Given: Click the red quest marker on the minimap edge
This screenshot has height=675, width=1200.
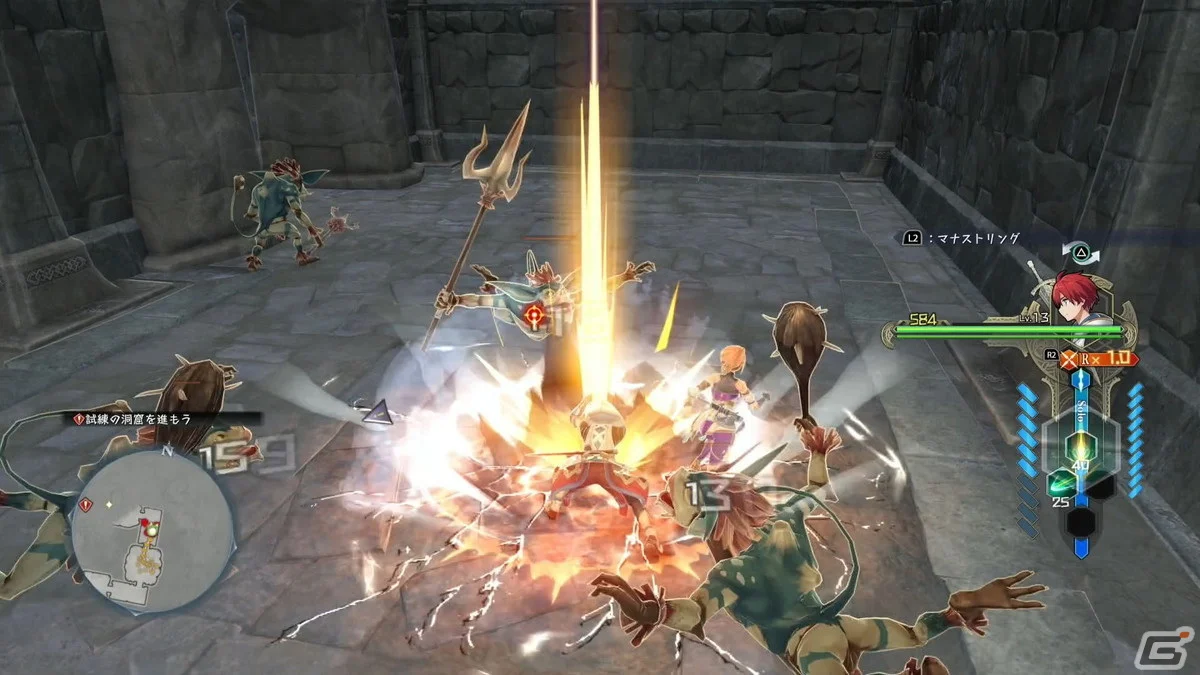Looking at the screenshot, I should point(83,506).
